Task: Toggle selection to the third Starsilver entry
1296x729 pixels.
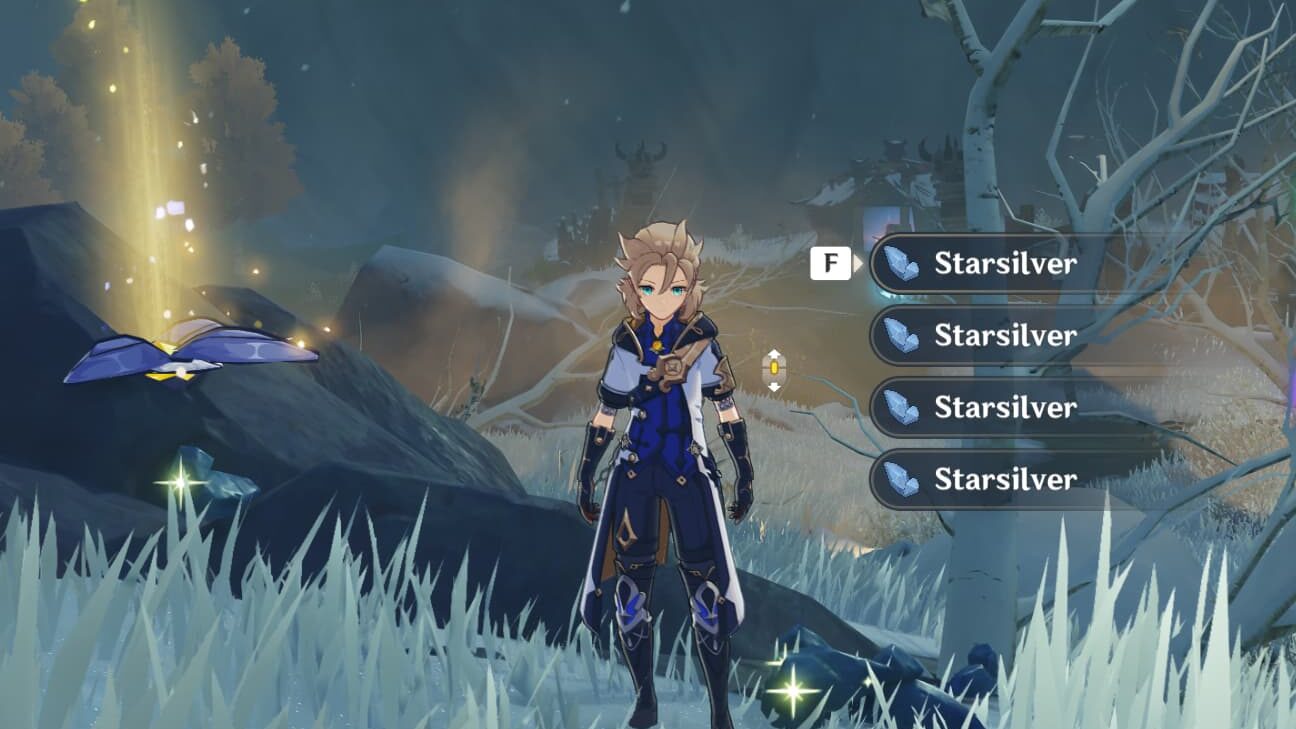Action: [1000, 408]
